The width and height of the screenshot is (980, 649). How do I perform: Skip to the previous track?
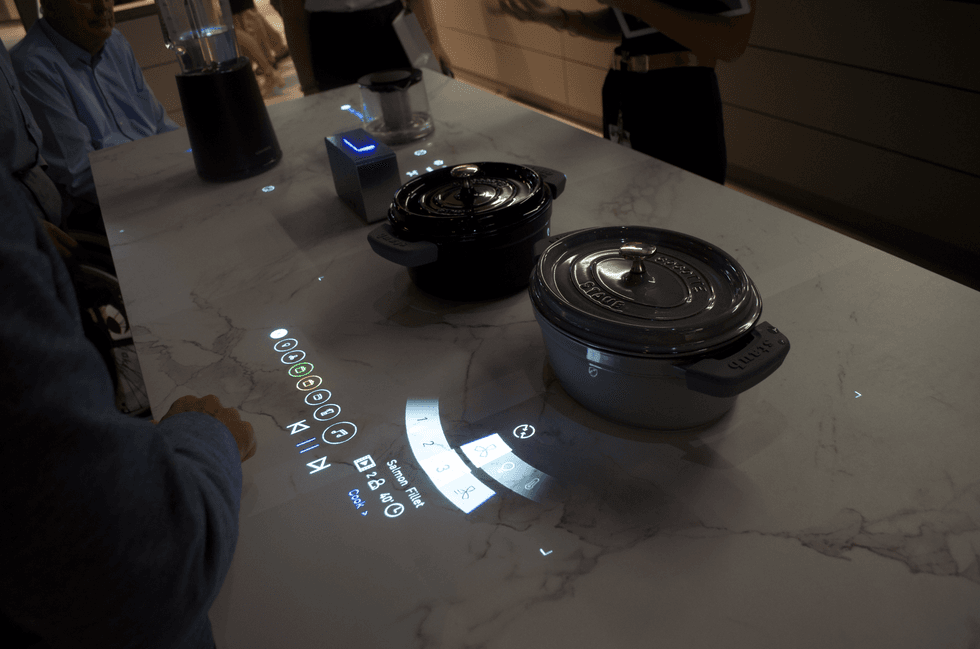click(x=298, y=427)
